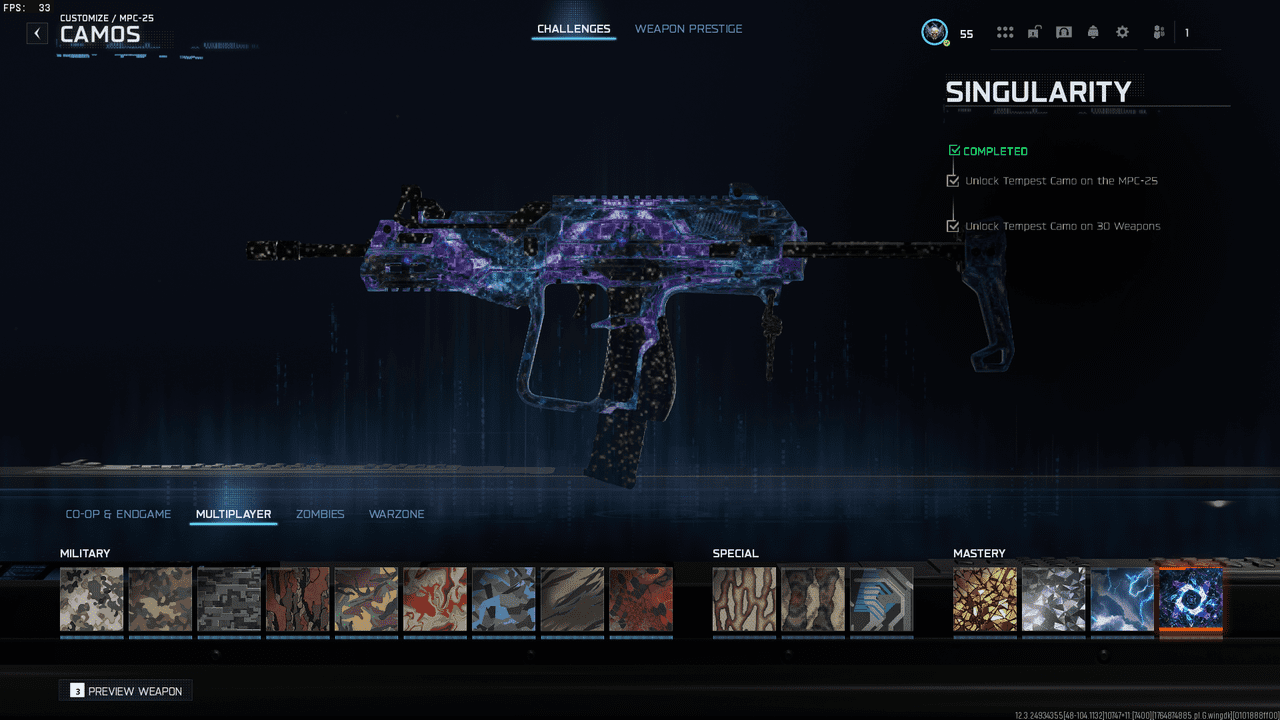
Task: Open the settings gear icon
Action: pos(1122,31)
